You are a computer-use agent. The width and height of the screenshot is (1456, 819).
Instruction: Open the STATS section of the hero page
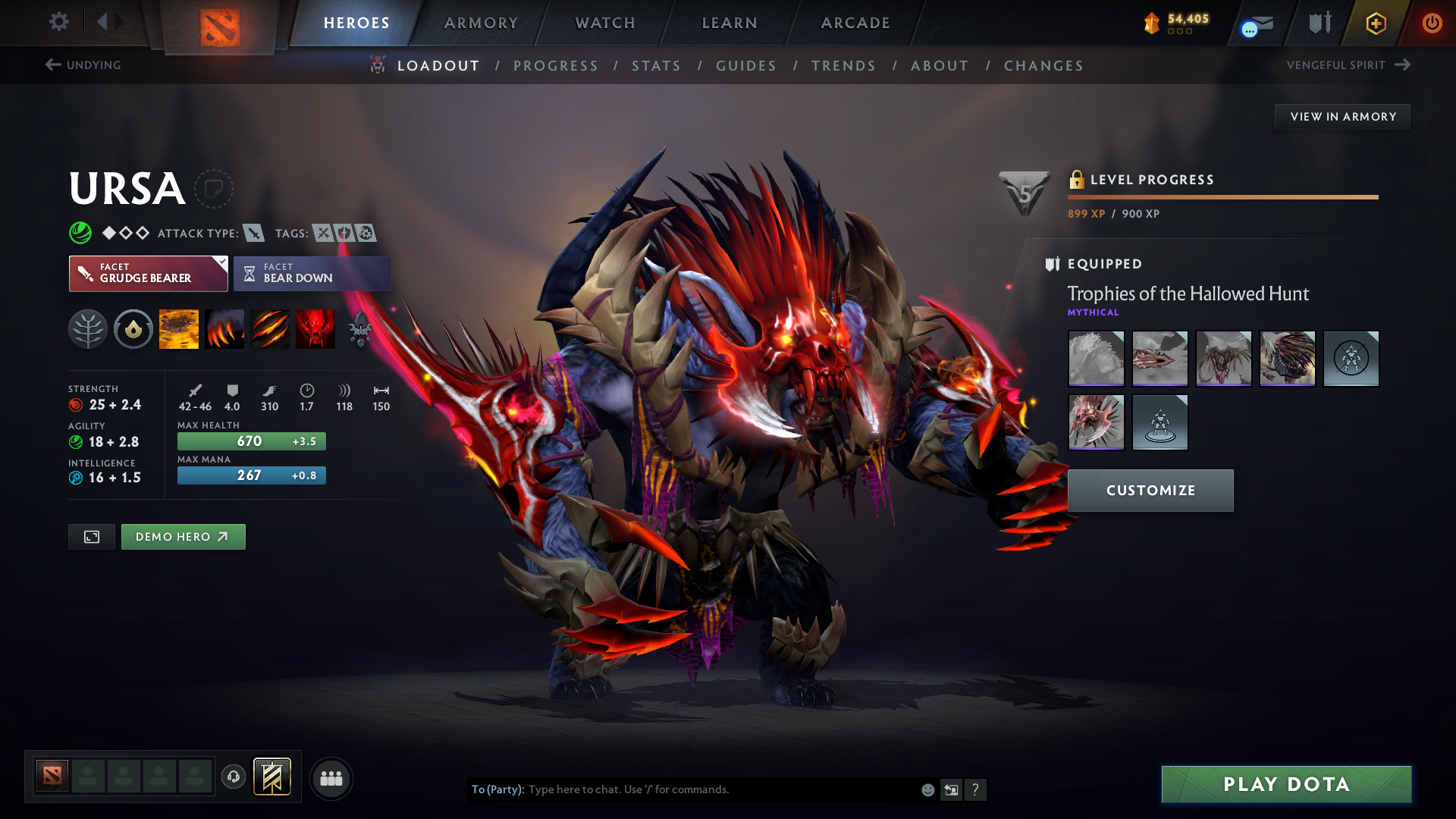[656, 66]
